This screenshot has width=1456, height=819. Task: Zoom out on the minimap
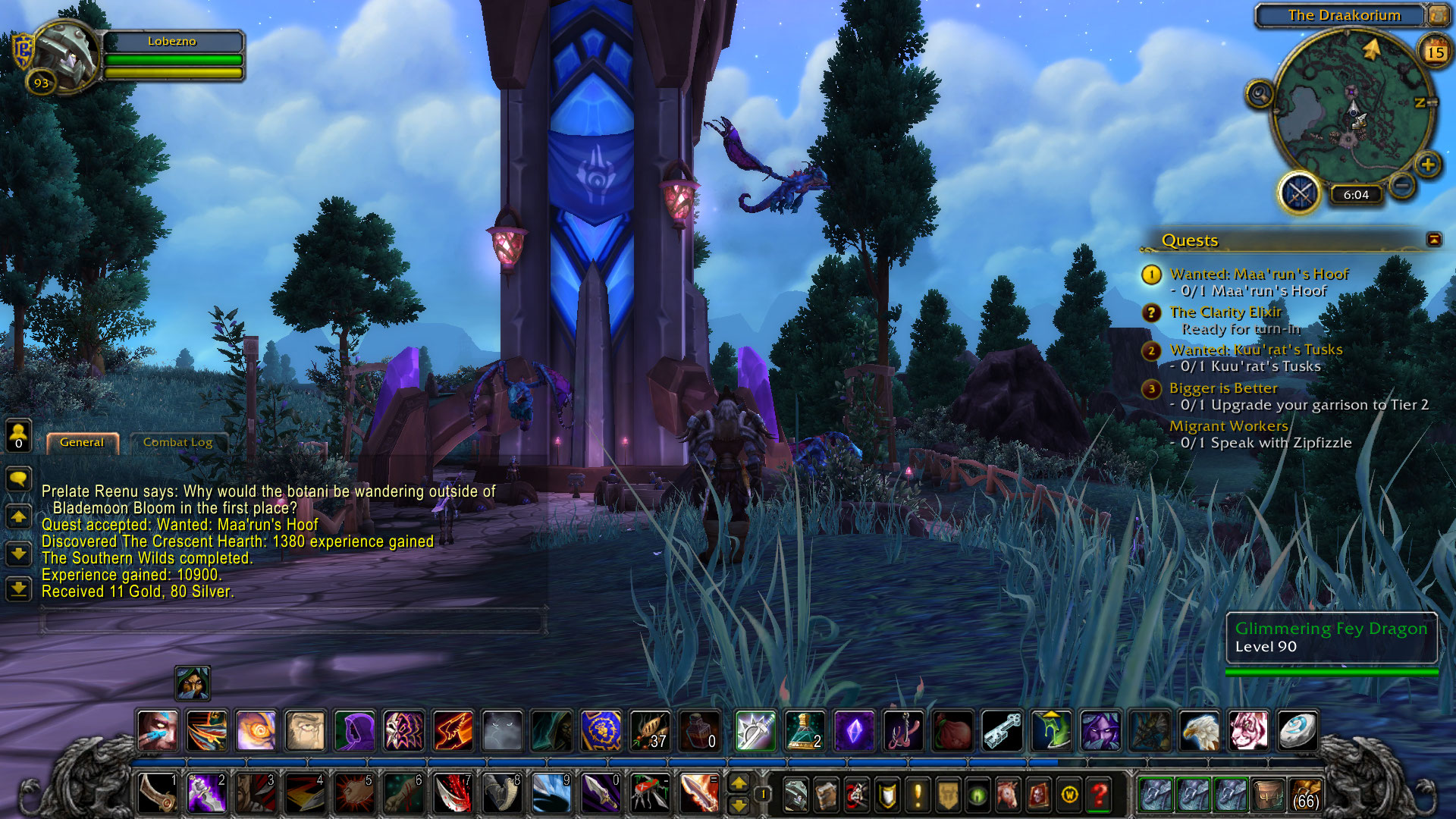click(x=1403, y=184)
